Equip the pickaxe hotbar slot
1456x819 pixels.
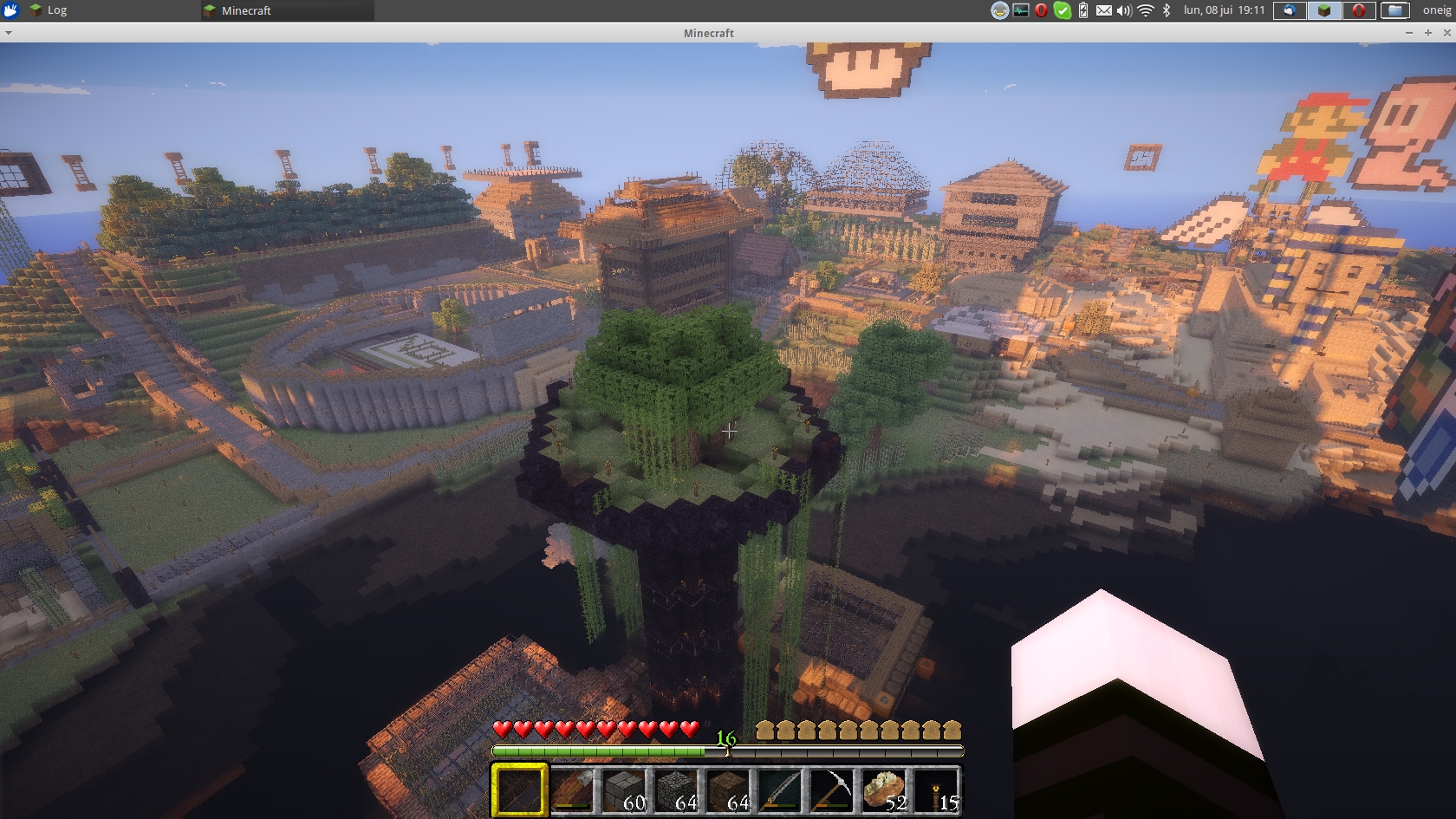831,790
